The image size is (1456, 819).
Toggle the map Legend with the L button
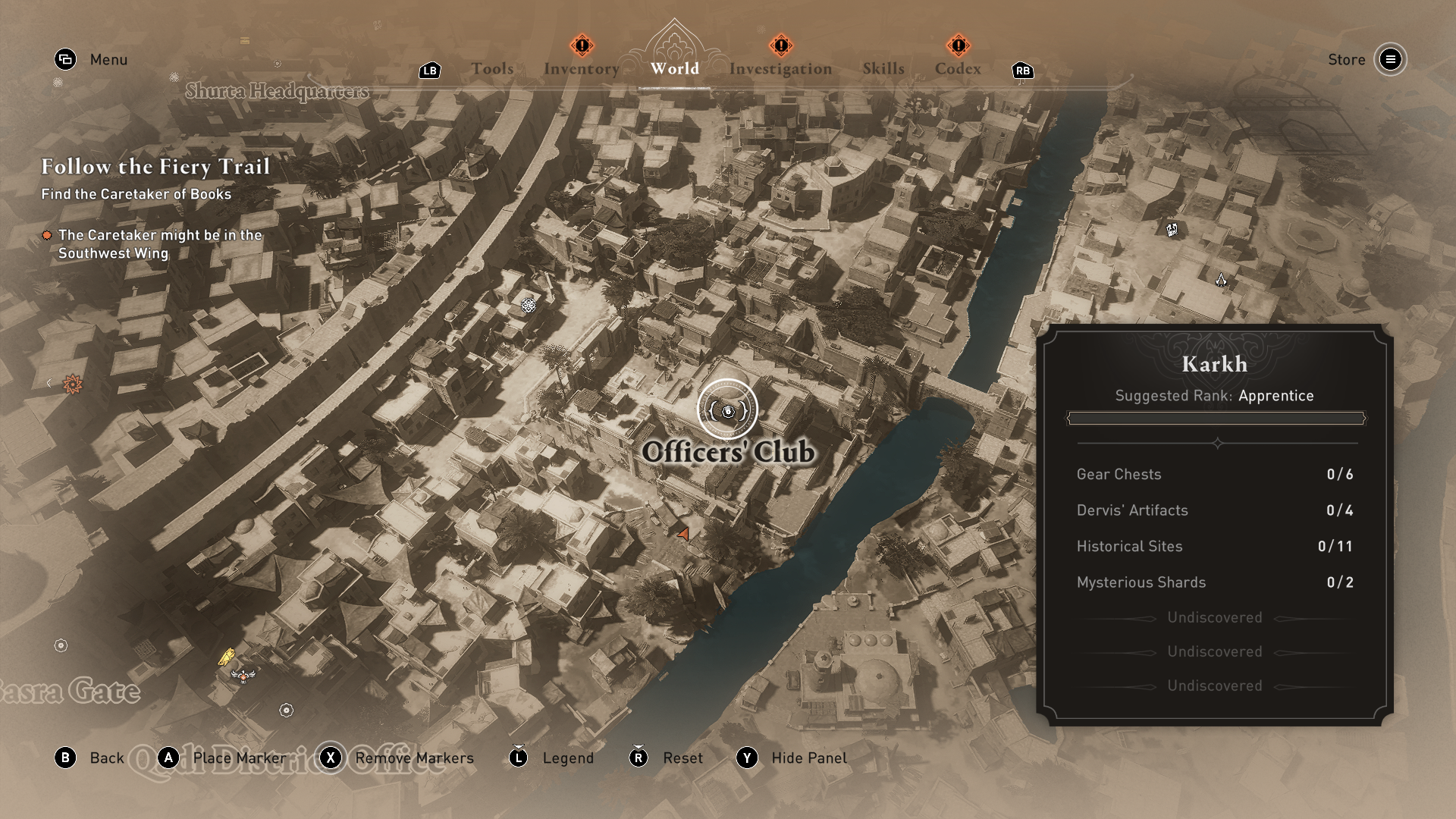click(x=518, y=758)
